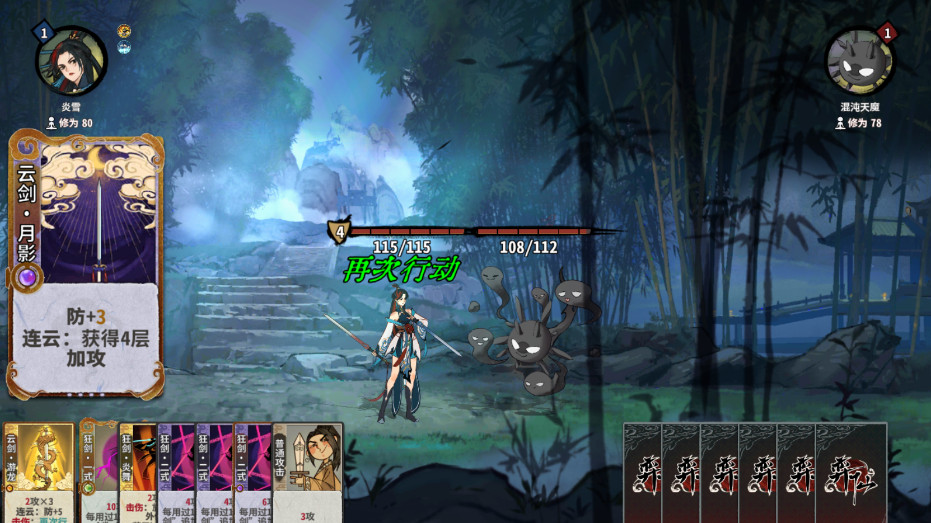This screenshot has width=931, height=523.
Task: Play the 普通攻击 basic attack card
Action: [x=308, y=472]
